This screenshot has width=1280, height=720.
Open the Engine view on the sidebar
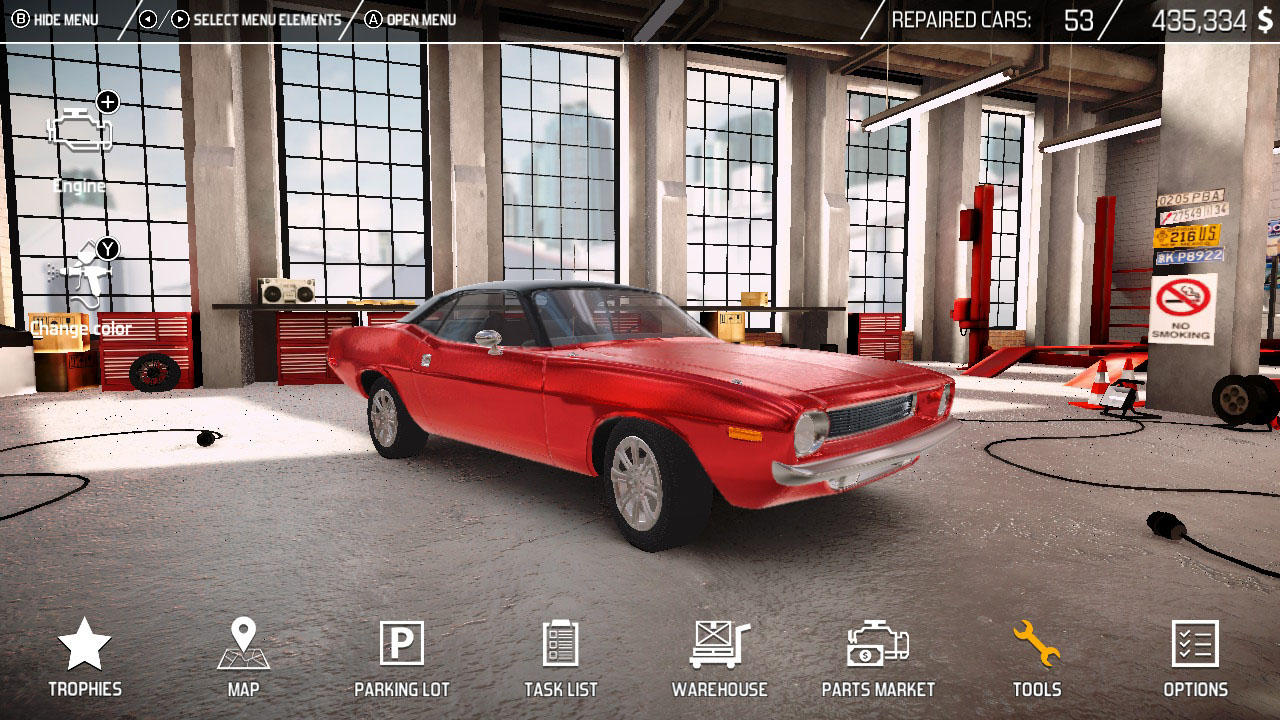pyautogui.click(x=80, y=130)
